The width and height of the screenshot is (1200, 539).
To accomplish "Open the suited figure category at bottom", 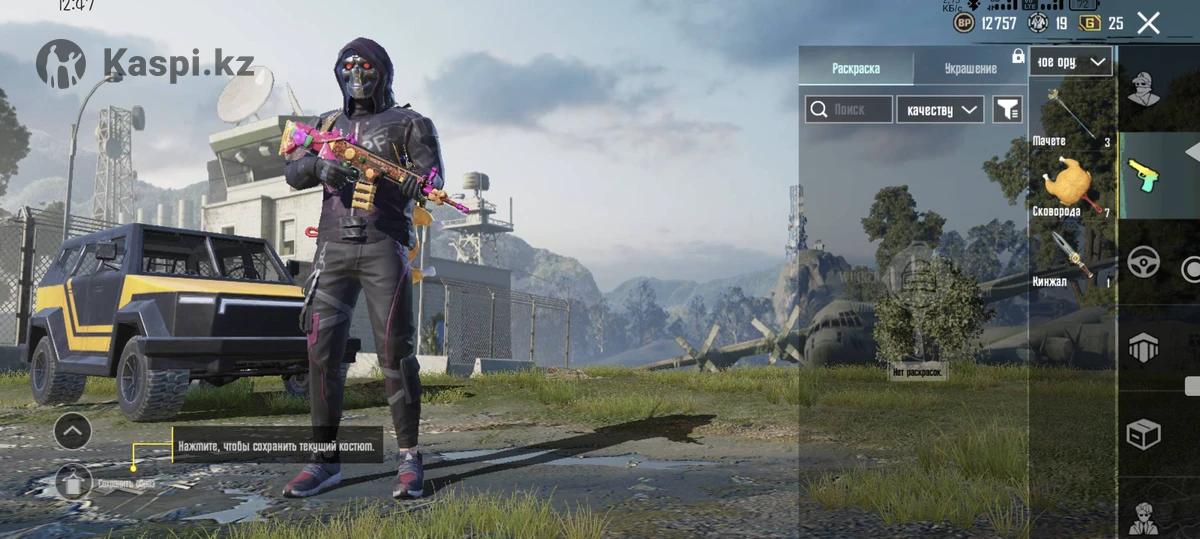I will 1144,517.
